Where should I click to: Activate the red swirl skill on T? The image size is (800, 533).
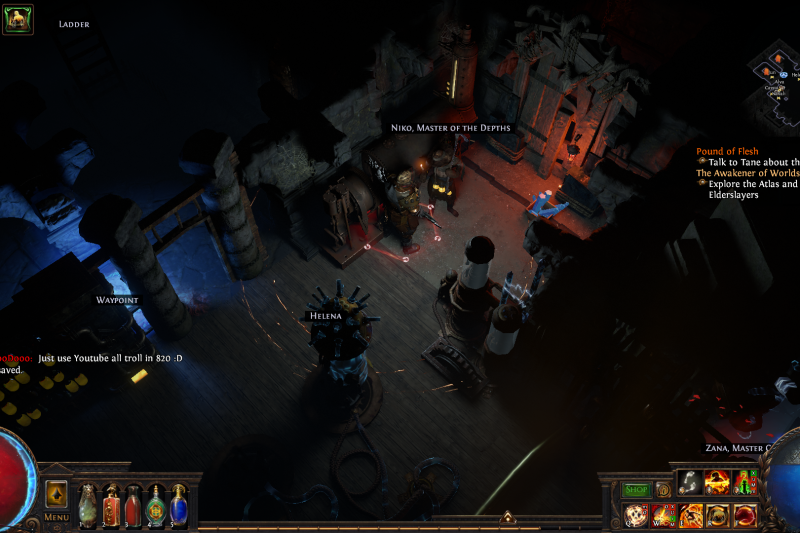[x=745, y=516]
